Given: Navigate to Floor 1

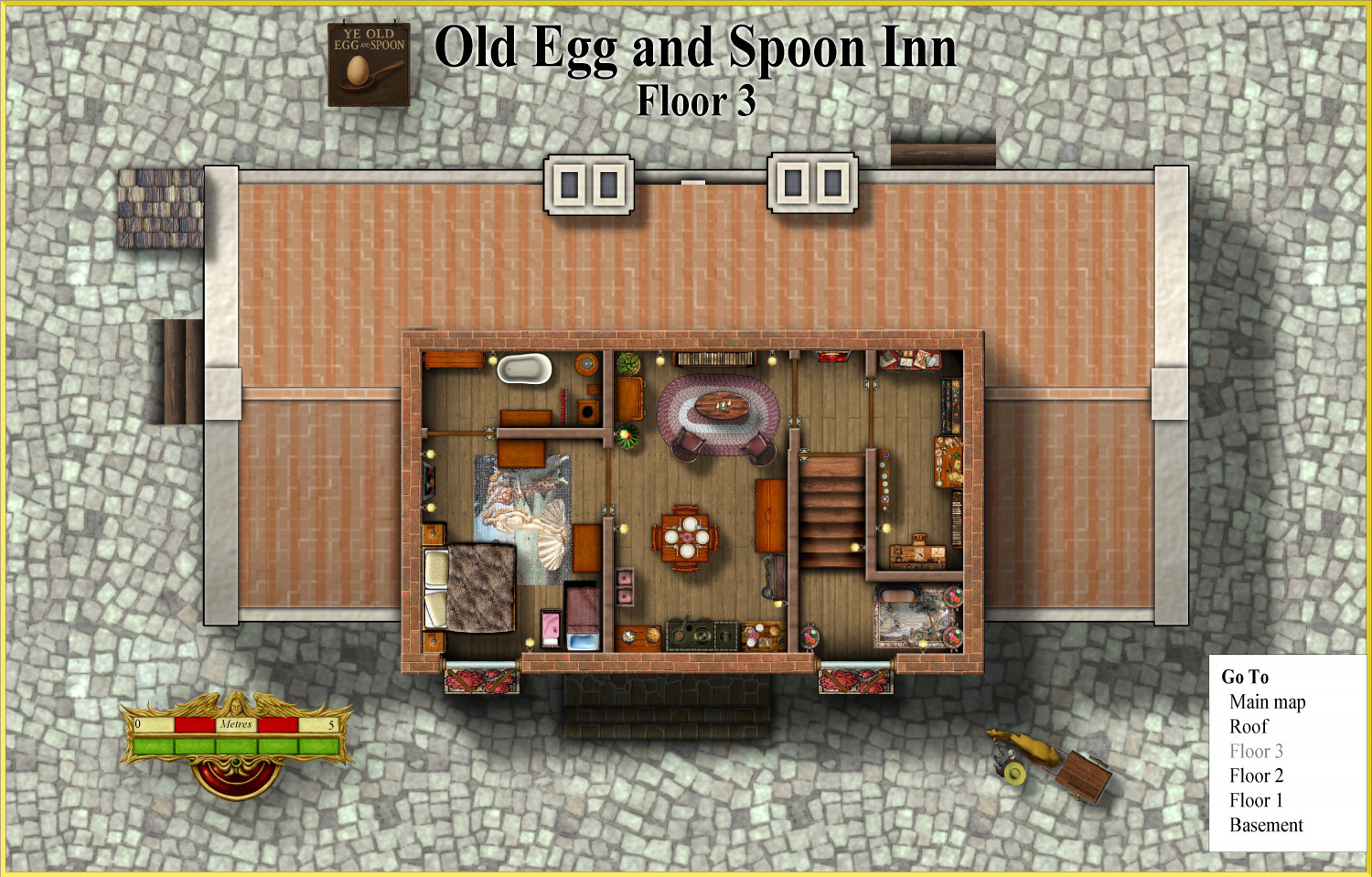Looking at the screenshot, I should [1256, 801].
